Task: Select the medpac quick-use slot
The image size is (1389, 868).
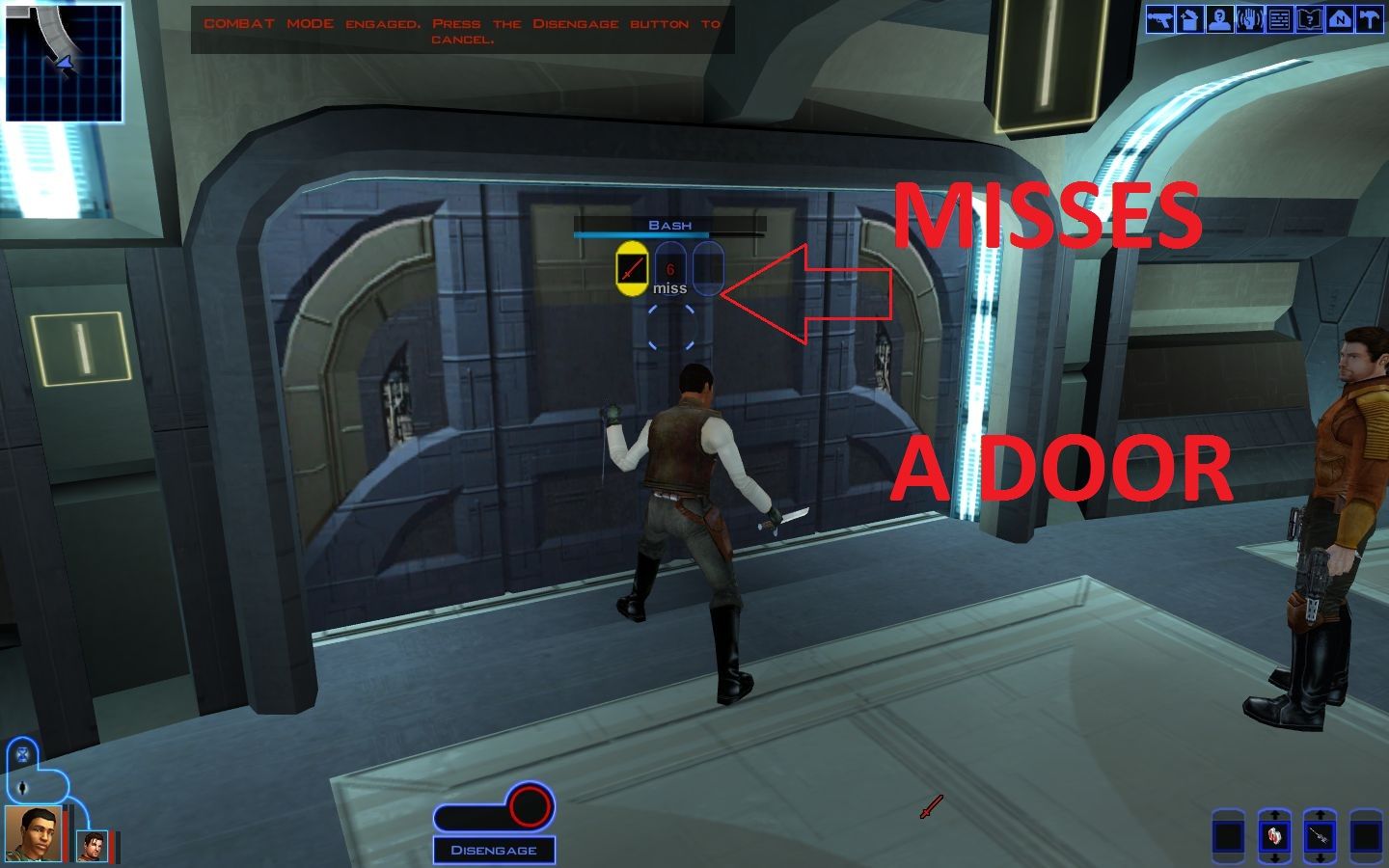Action: 1275,836
